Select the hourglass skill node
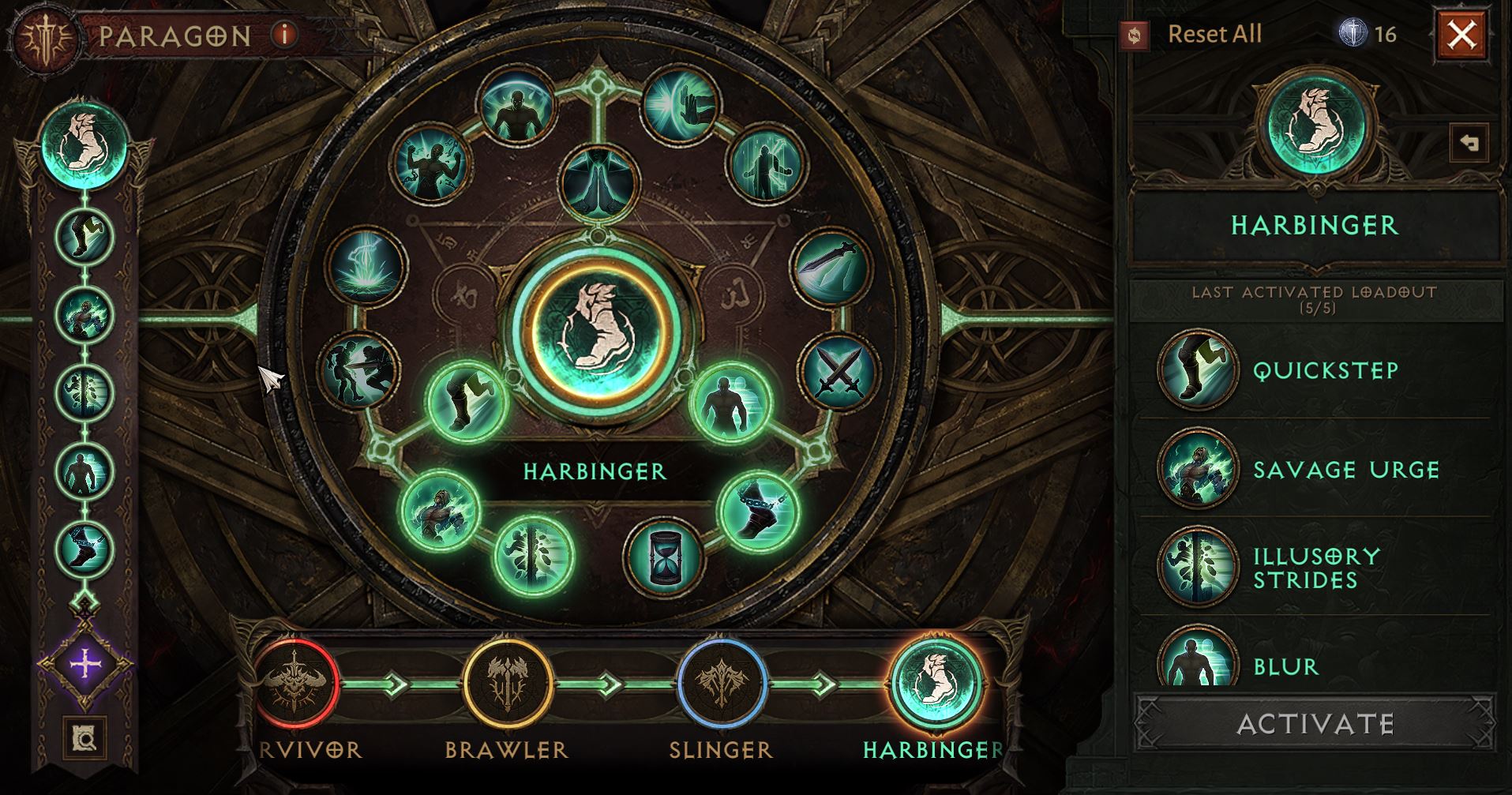This screenshot has width=1512, height=795. click(x=663, y=554)
